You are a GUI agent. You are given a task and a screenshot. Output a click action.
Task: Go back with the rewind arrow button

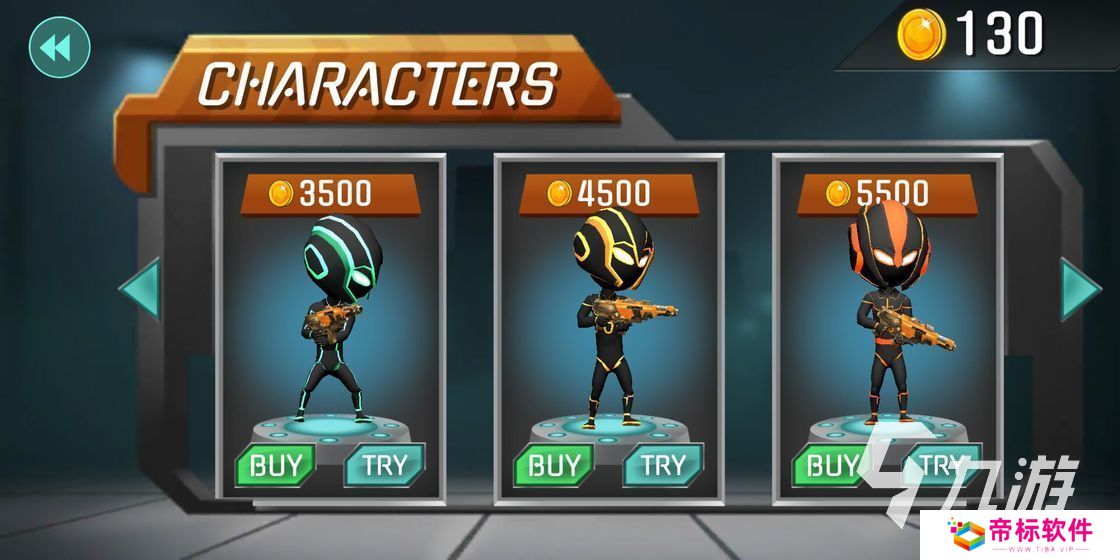60,47
